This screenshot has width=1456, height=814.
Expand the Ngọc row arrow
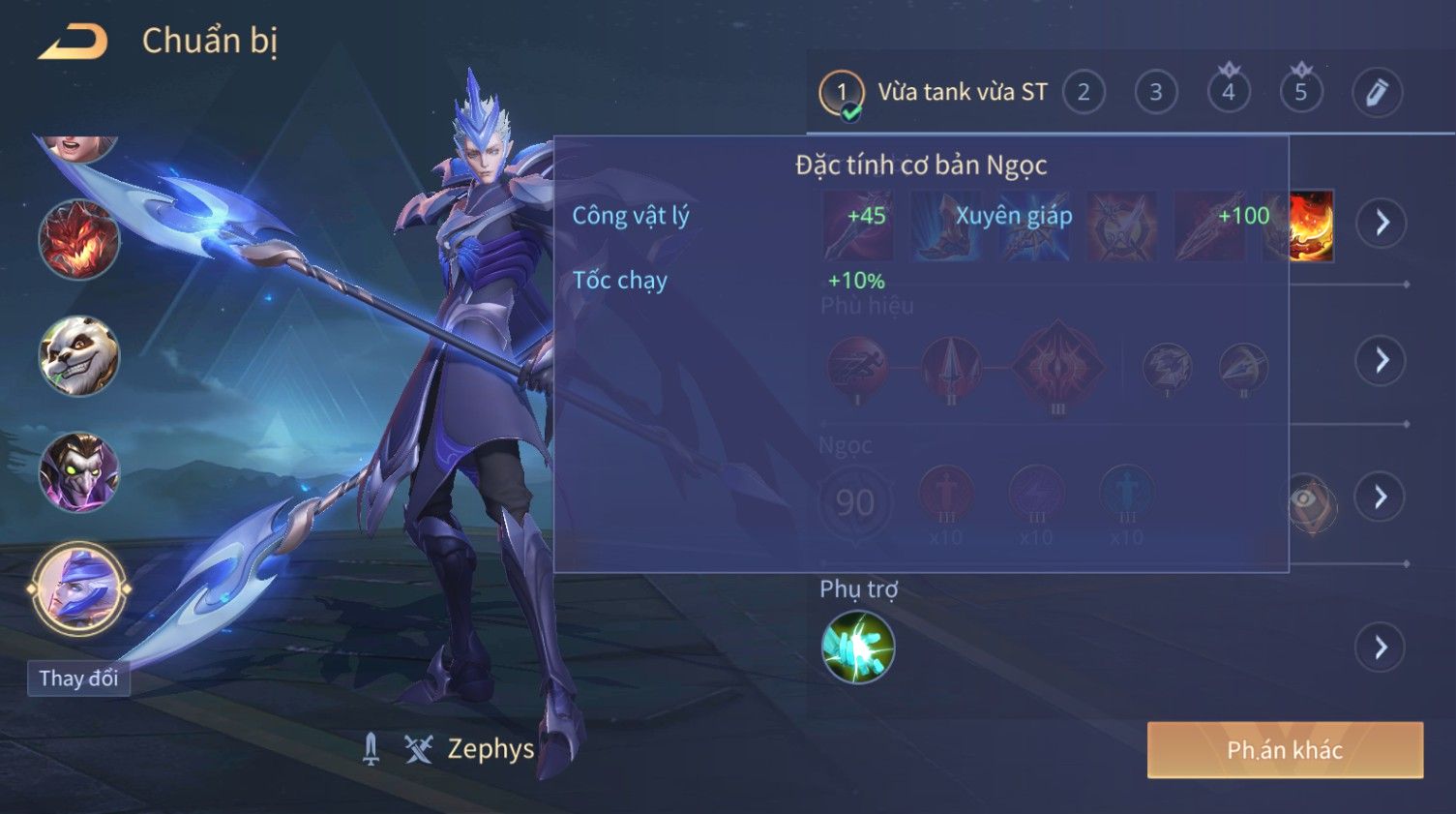1381,497
